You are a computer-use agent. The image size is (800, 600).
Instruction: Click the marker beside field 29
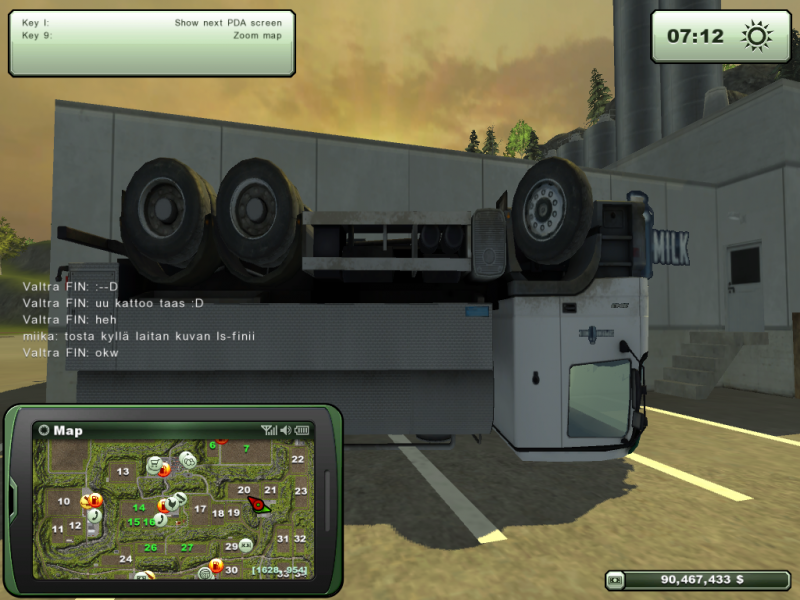(x=246, y=546)
